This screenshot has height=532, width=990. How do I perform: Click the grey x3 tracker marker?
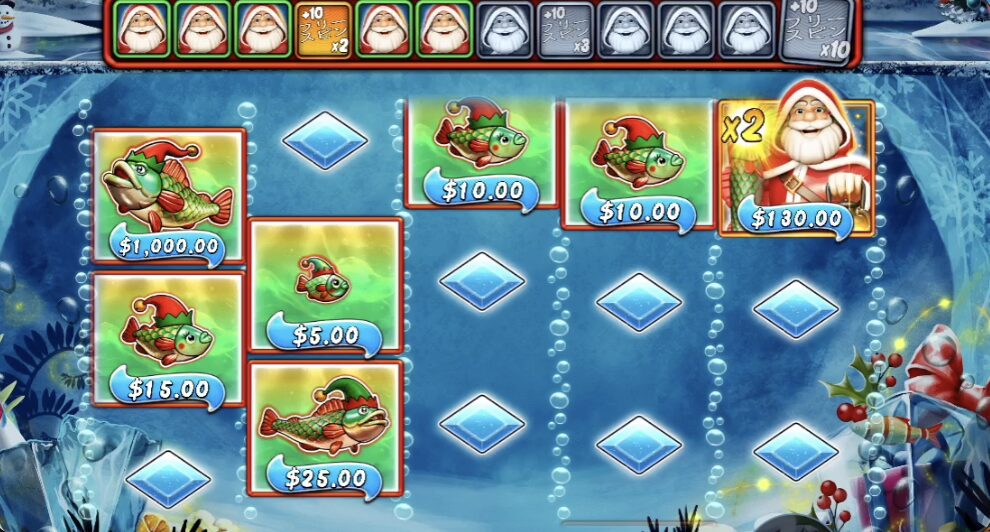coord(566,30)
